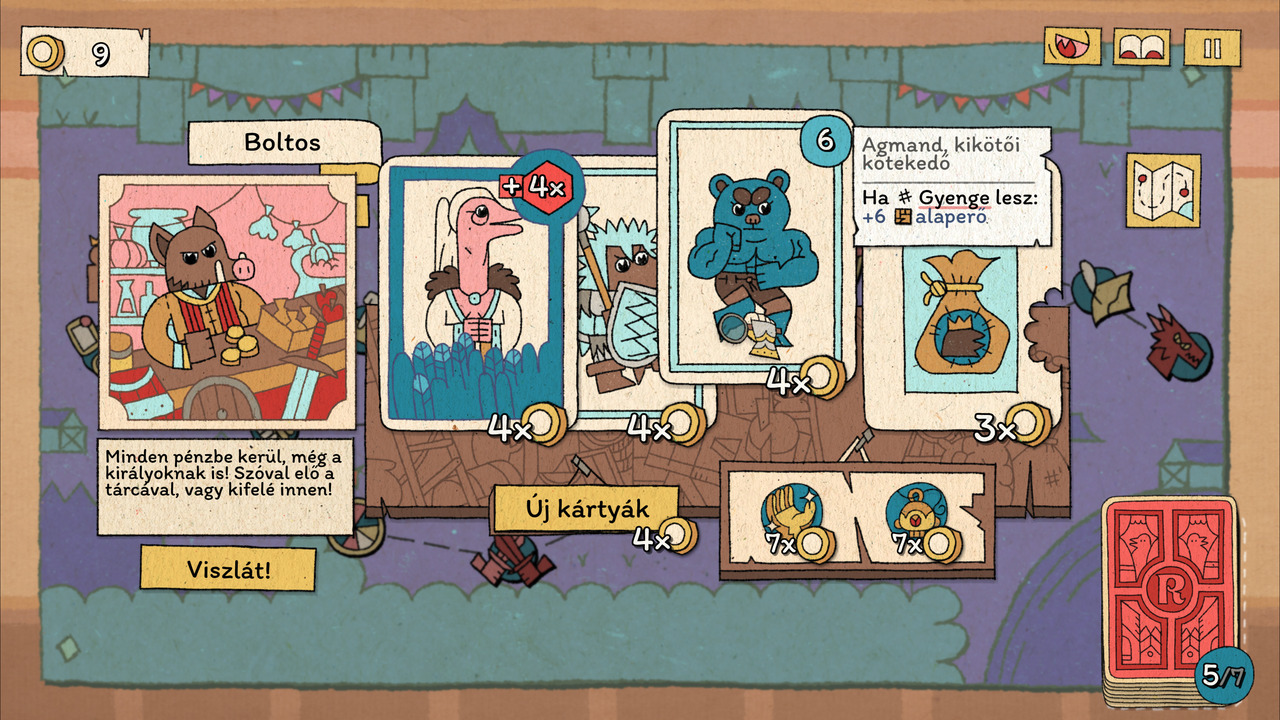The image size is (1280, 720).
Task: Say goodbye with the Viszlát! button
Action: pyautogui.click(x=228, y=569)
